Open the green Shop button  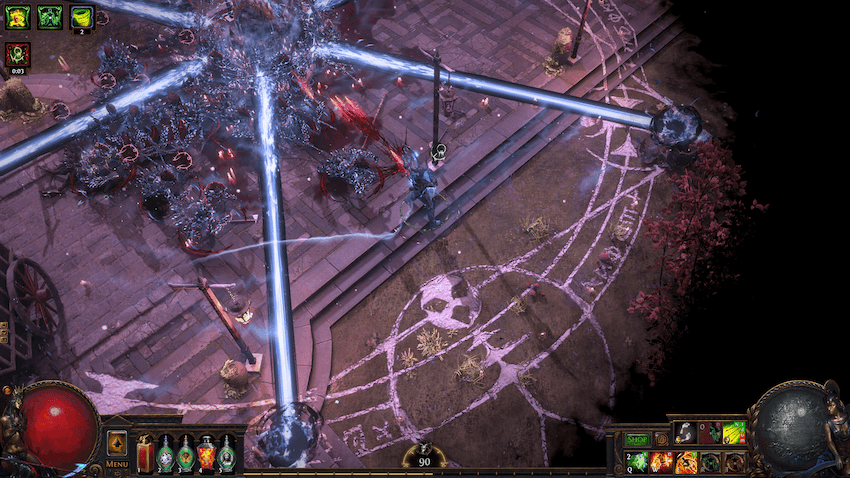(x=636, y=438)
